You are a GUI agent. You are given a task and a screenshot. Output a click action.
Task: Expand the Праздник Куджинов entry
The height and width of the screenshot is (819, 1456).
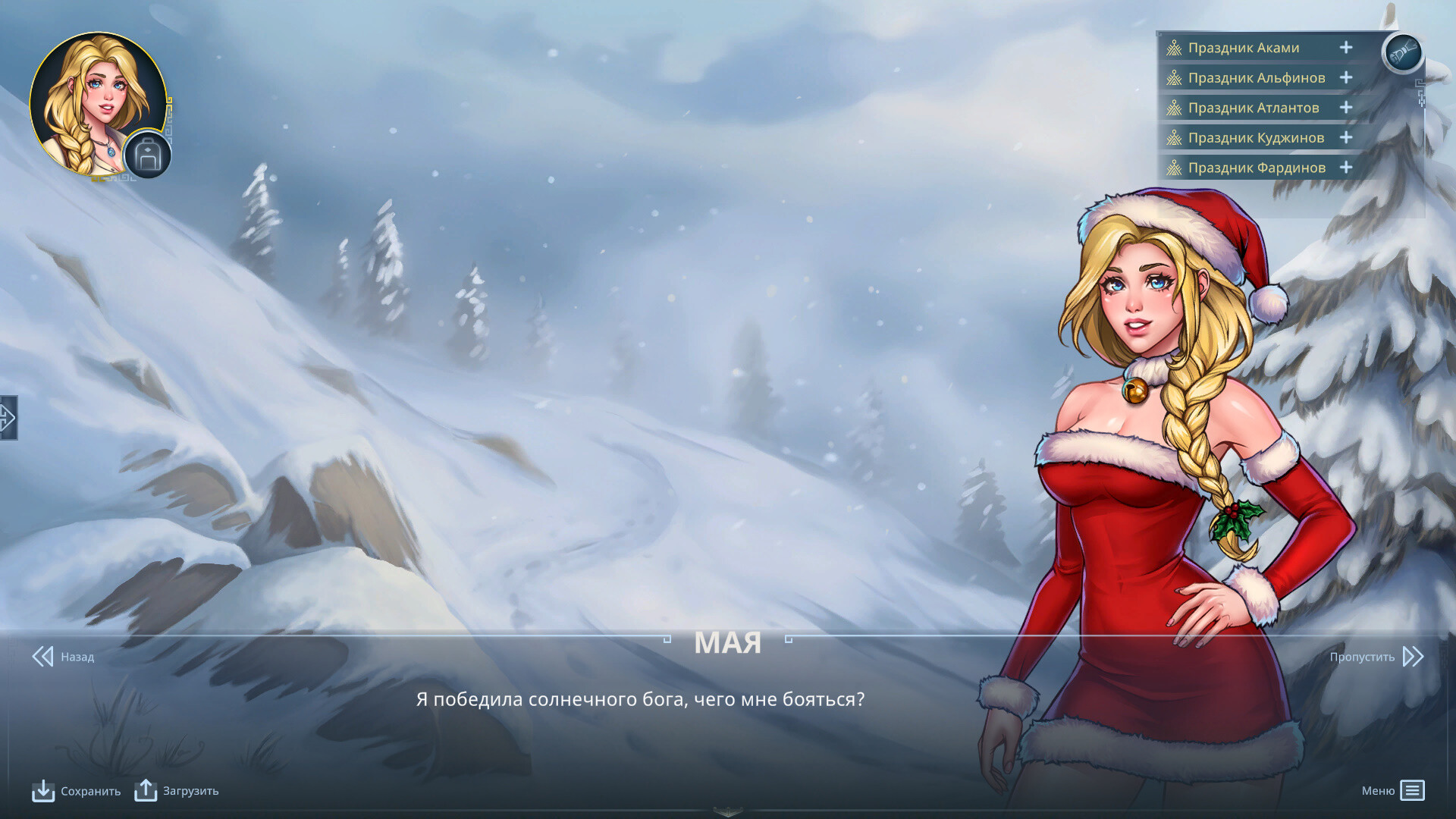click(x=1346, y=137)
